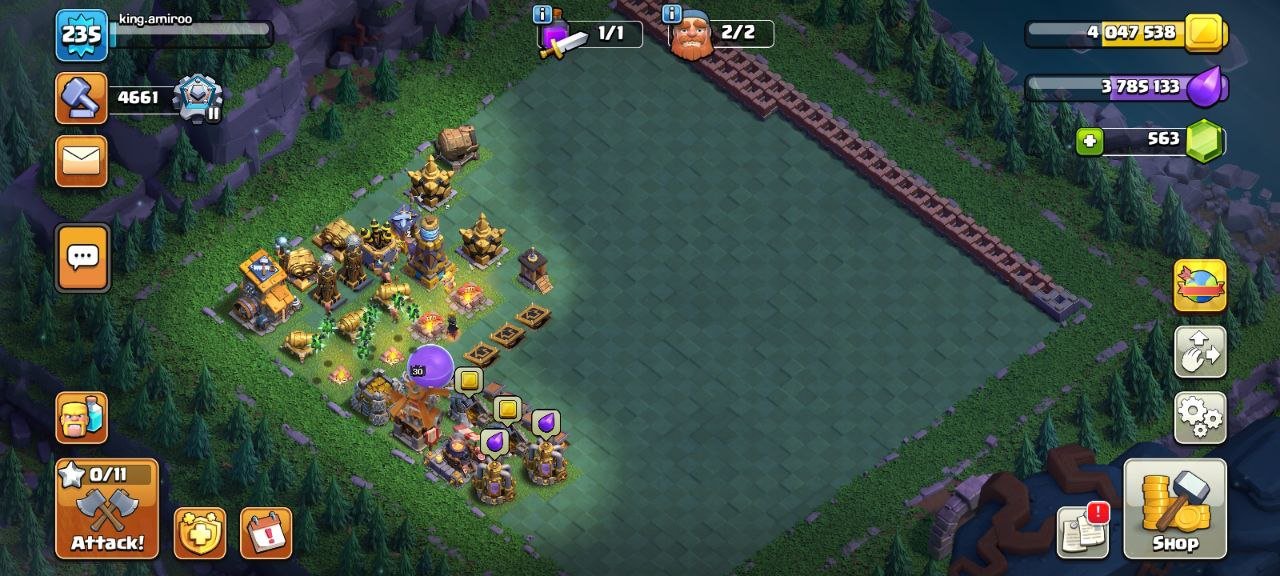The width and height of the screenshot is (1280, 576).
Task: Show info above the 1/1 sword counter
Action: pos(543,14)
